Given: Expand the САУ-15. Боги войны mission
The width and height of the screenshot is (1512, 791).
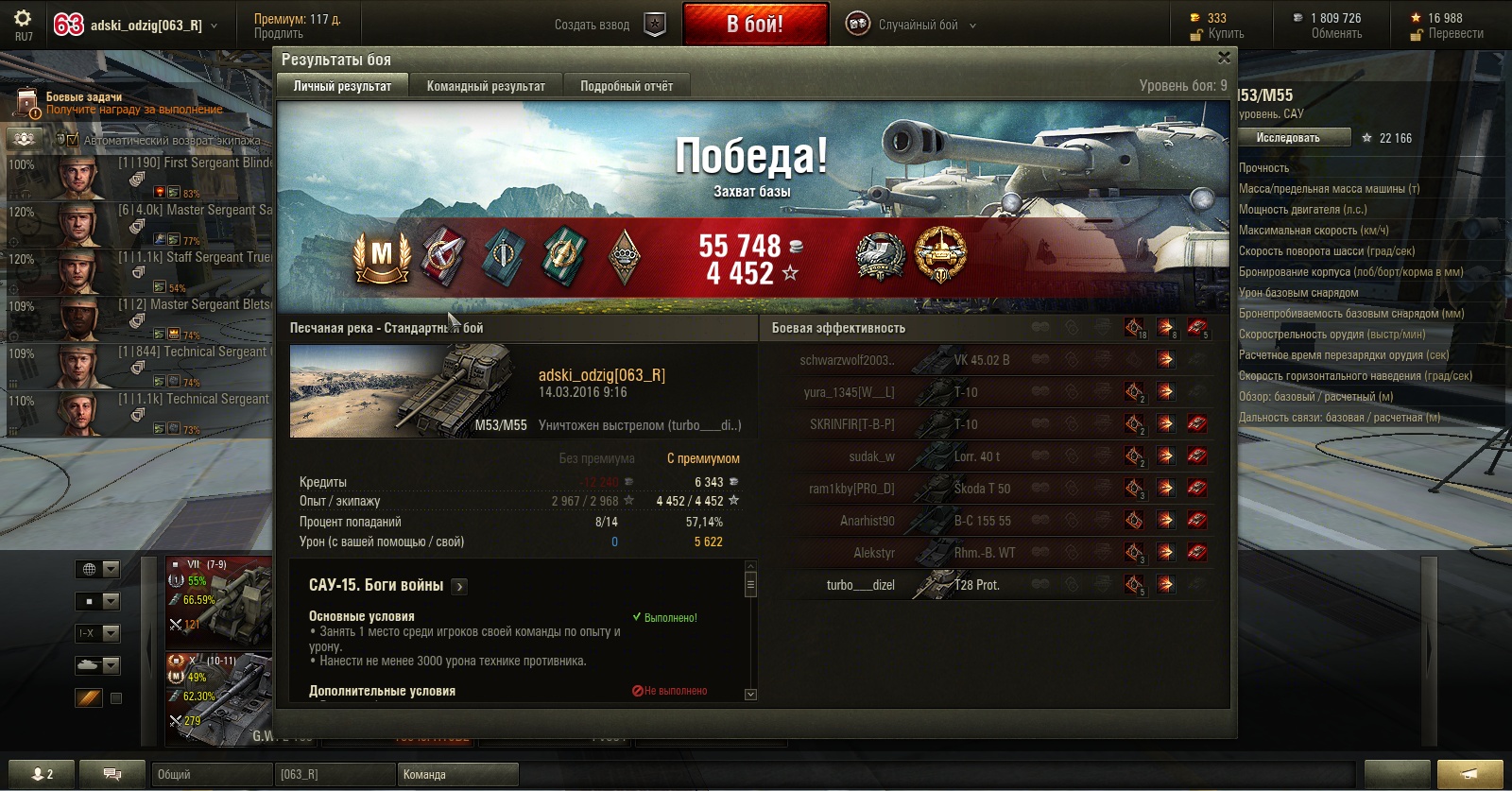Looking at the screenshot, I should pos(460,587).
